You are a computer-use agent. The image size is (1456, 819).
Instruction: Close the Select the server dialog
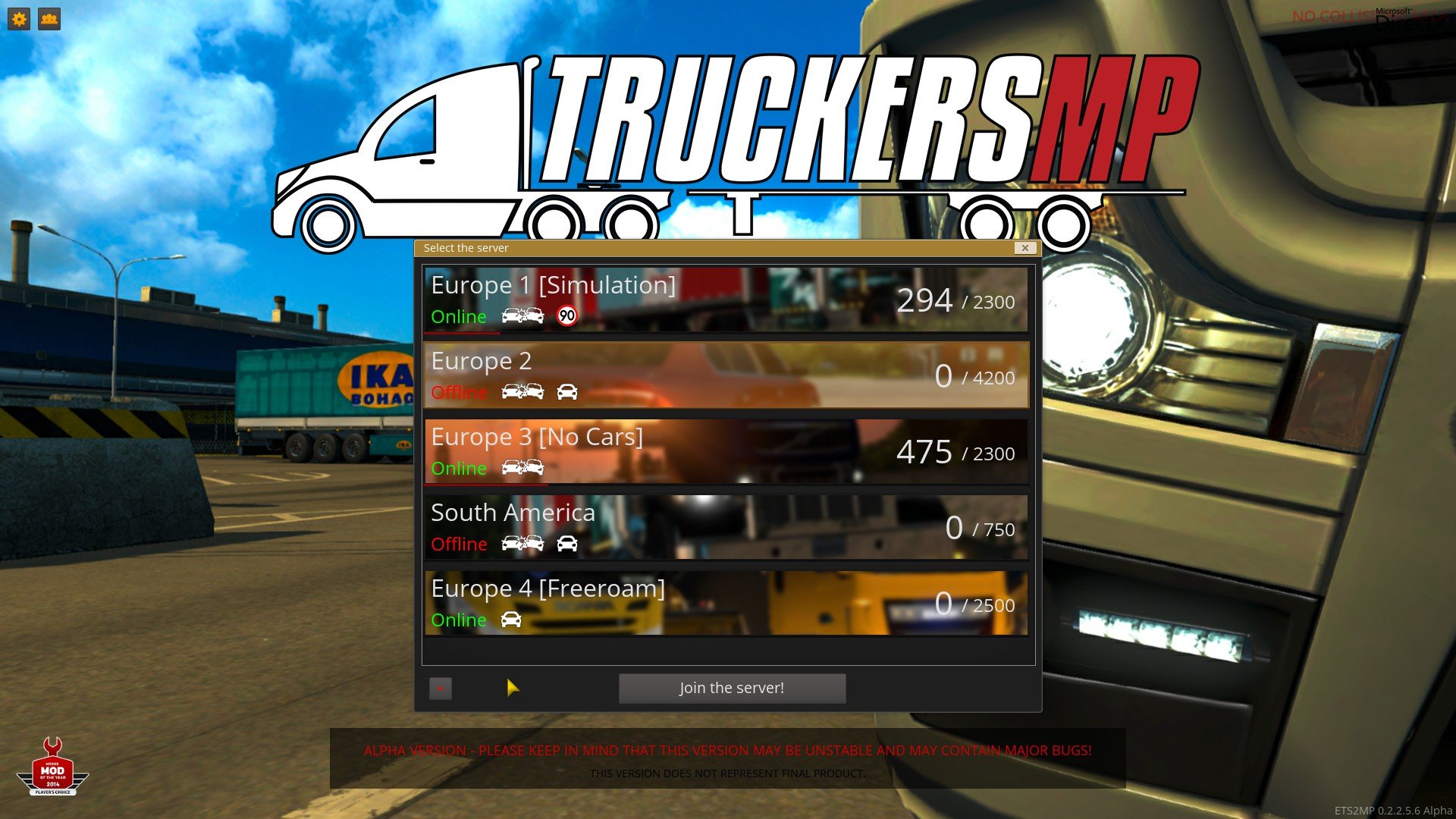coord(1025,248)
